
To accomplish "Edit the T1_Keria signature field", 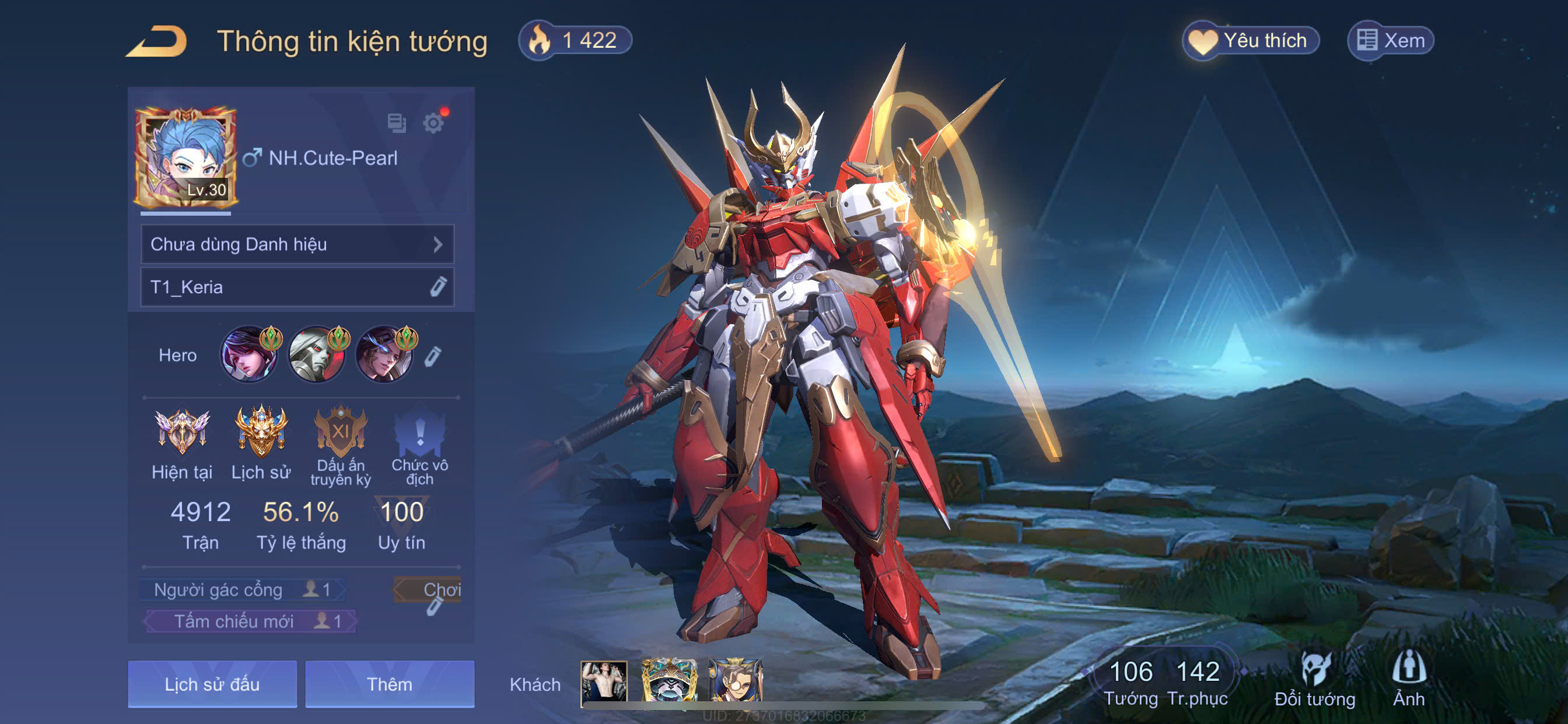I will 437,287.
